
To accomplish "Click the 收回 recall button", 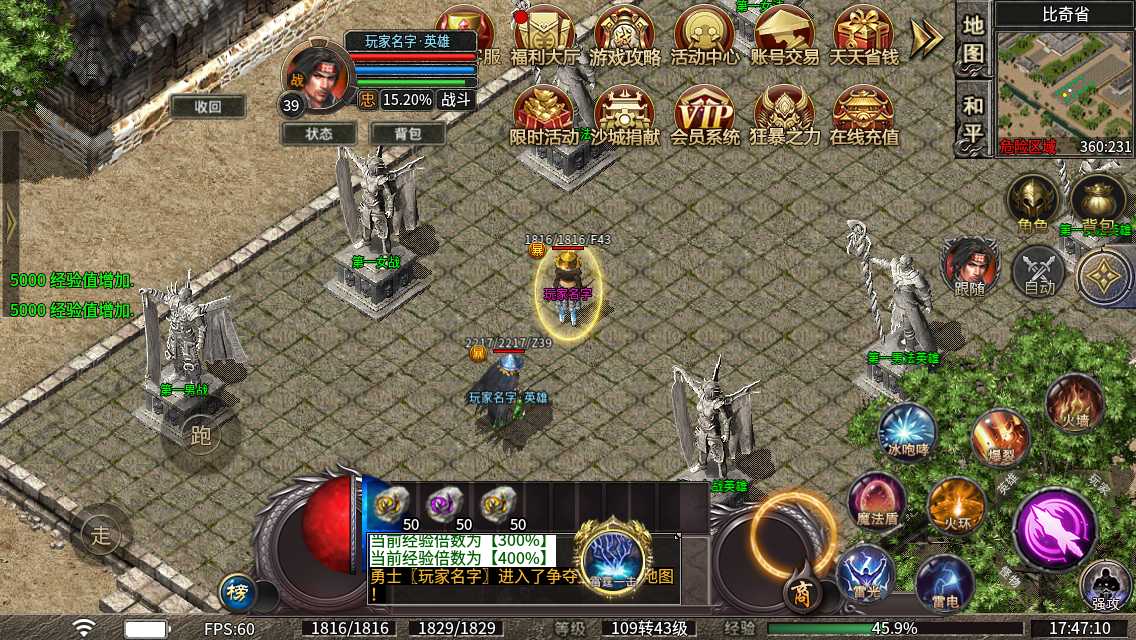I will 208,106.
